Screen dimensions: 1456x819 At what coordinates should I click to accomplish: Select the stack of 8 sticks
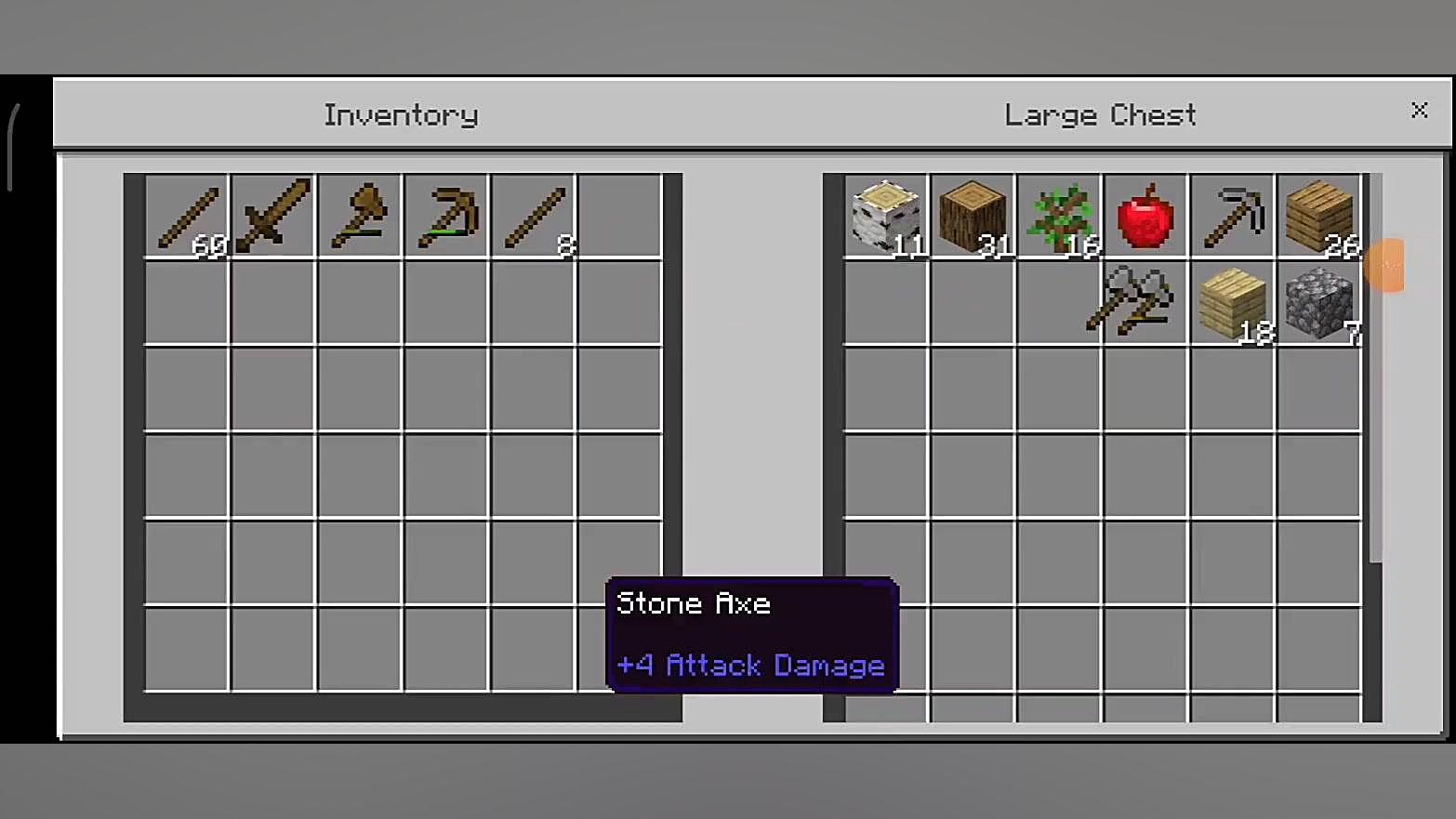[533, 217]
